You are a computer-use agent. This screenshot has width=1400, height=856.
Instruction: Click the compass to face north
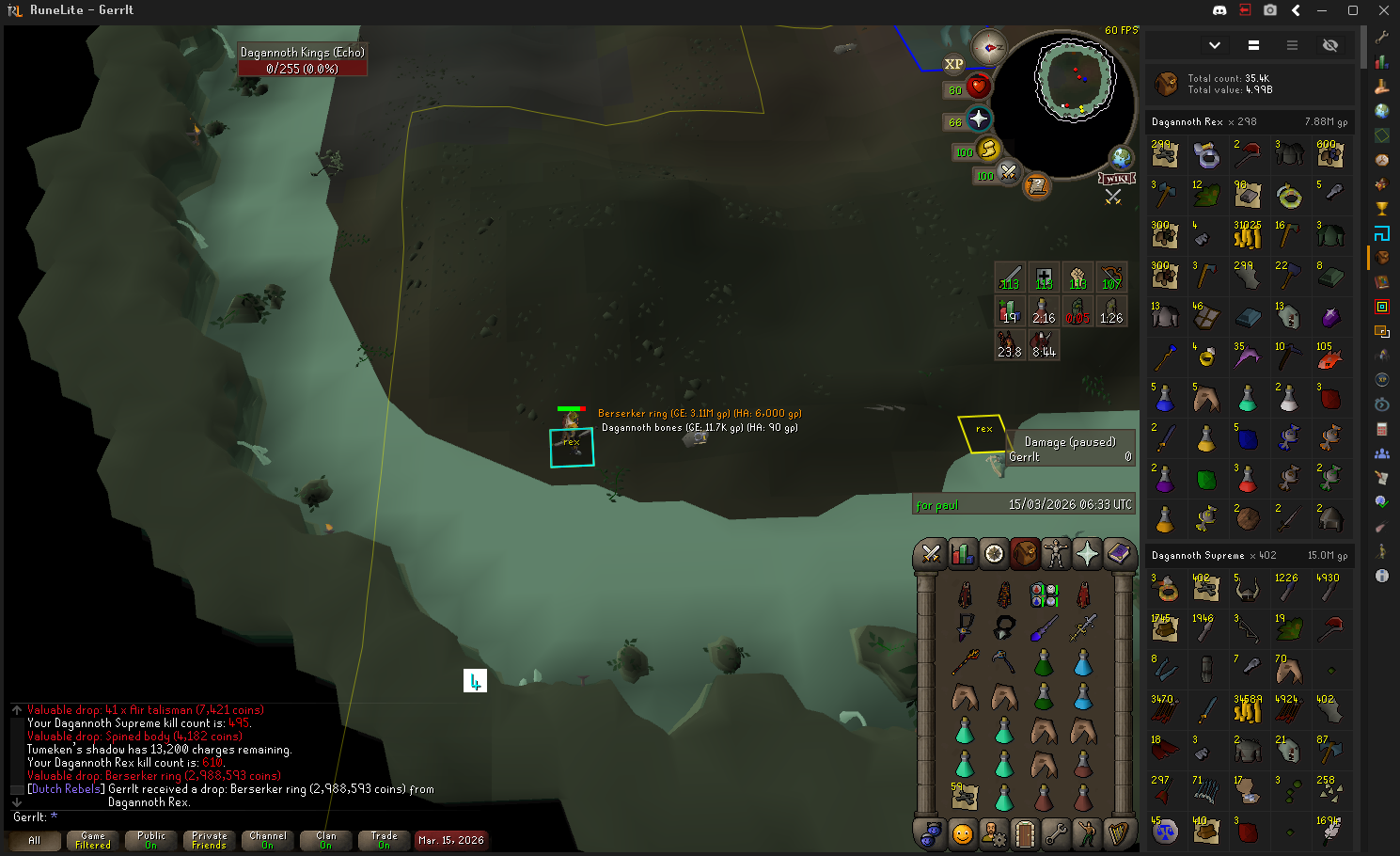[x=989, y=47]
